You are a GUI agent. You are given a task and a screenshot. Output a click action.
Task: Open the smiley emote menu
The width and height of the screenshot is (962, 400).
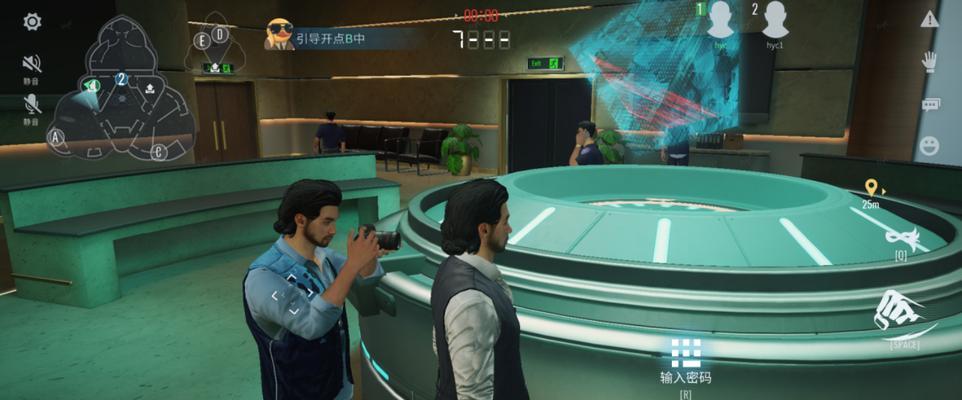(929, 146)
